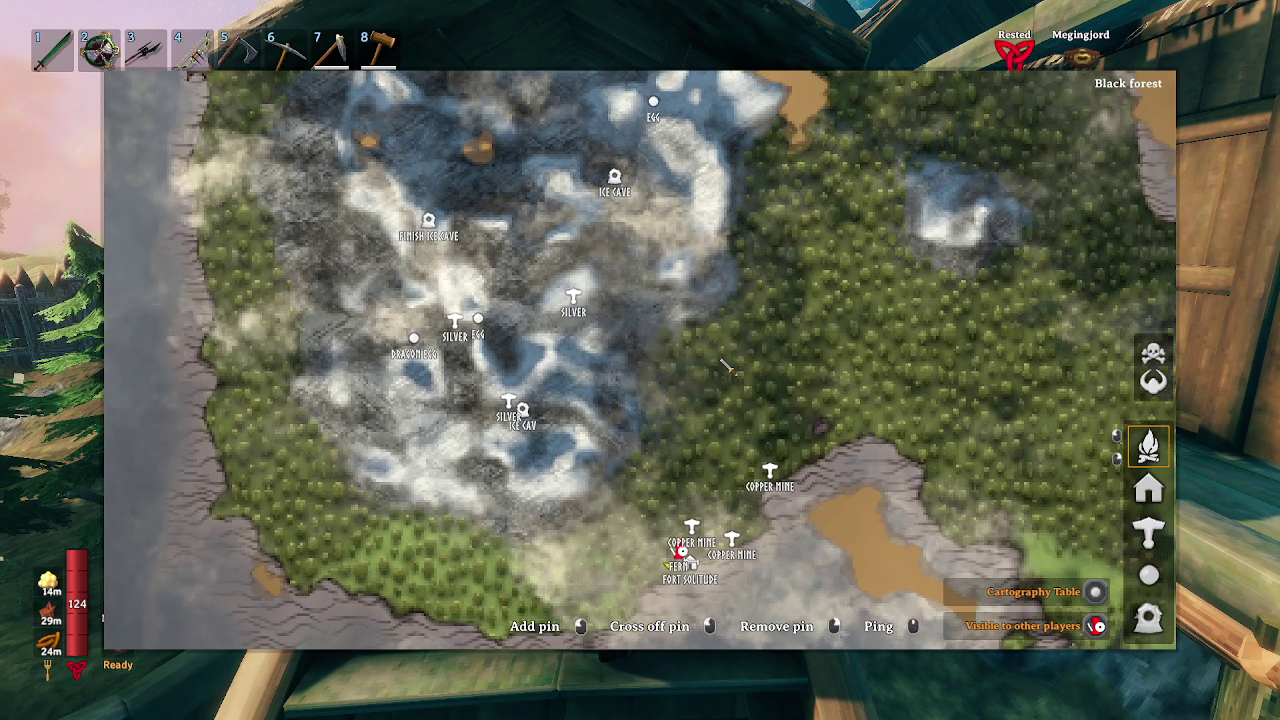Screen dimensions: 1280x720
Task: Select the round dot pin type icon
Action: tap(1149, 574)
